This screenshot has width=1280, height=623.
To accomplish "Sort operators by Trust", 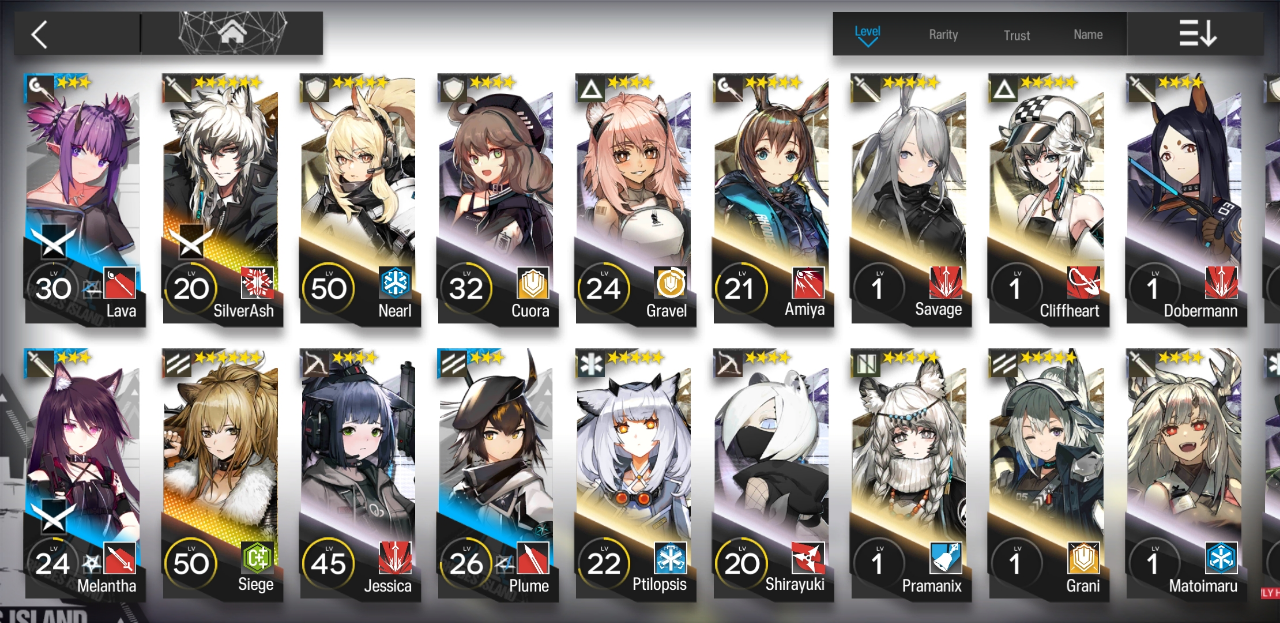I will [x=1017, y=35].
